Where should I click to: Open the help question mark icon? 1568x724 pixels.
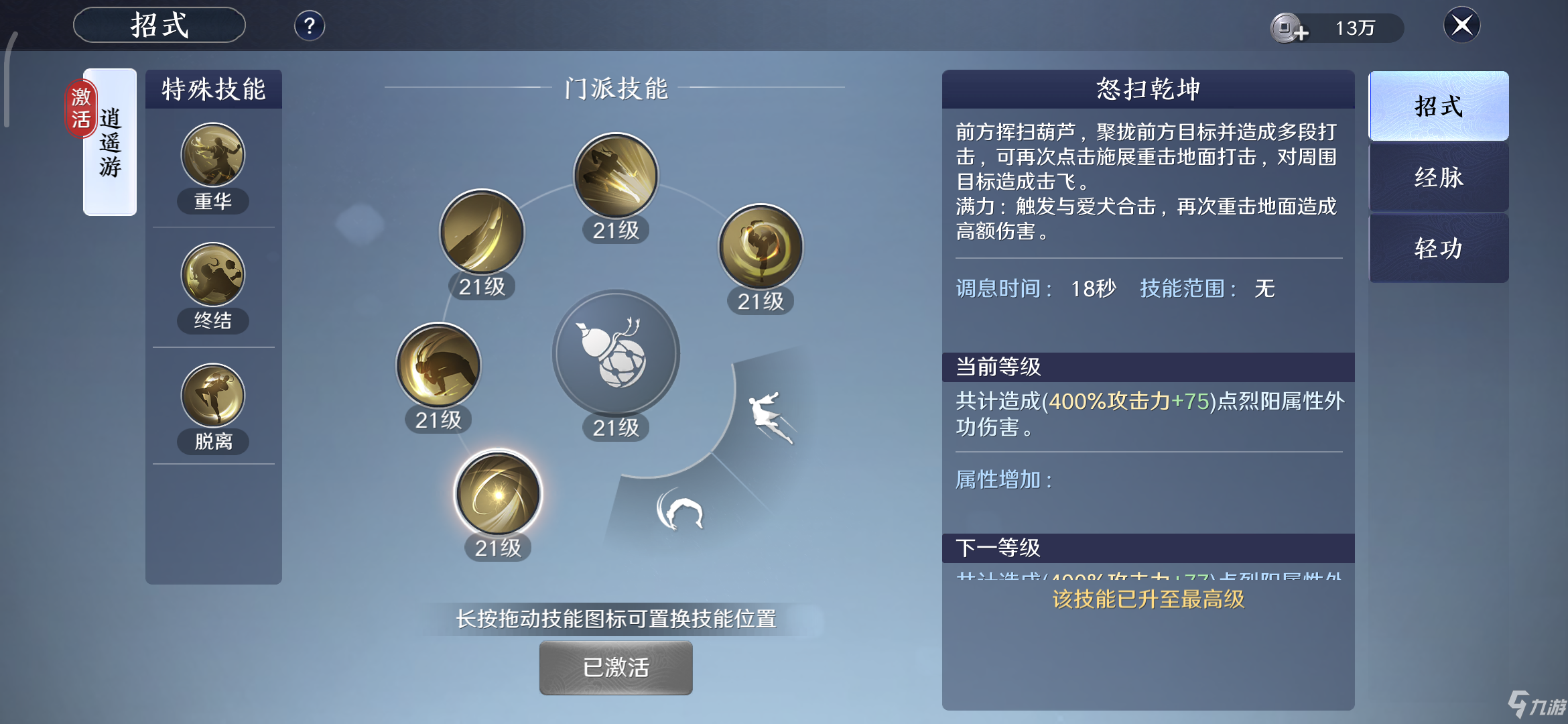308,25
